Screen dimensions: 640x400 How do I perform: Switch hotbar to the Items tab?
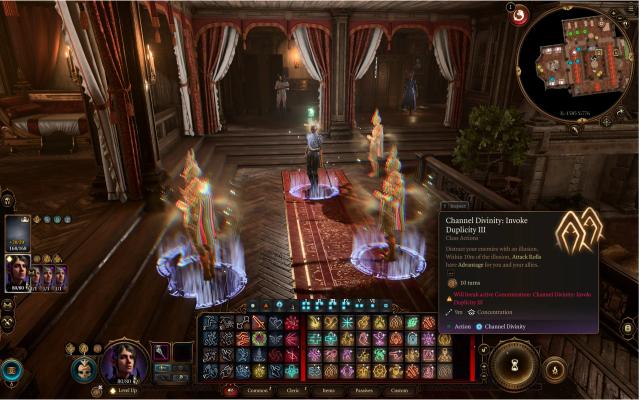[x=326, y=390]
